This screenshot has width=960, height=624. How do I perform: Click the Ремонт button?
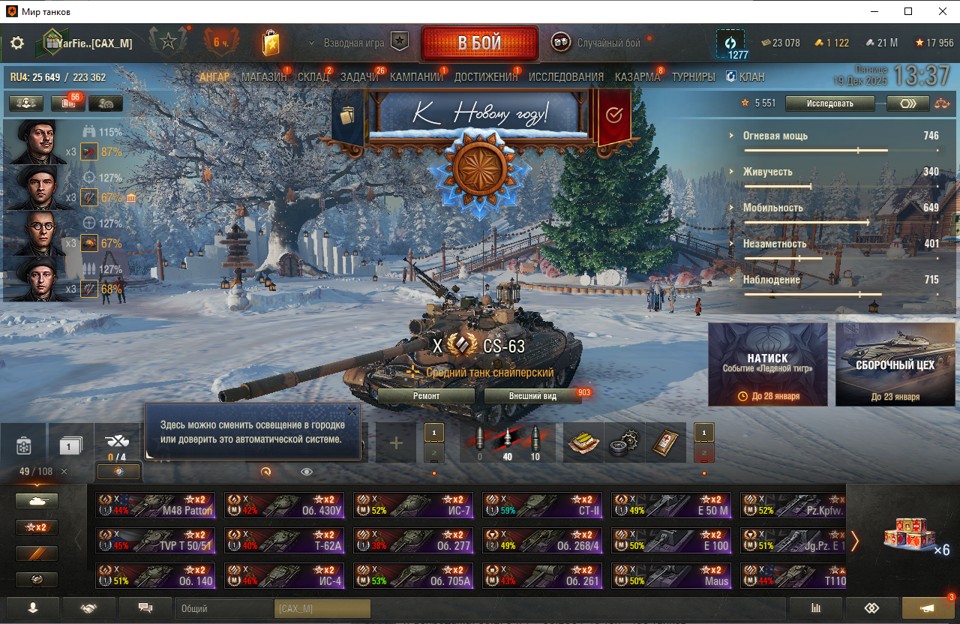point(426,396)
